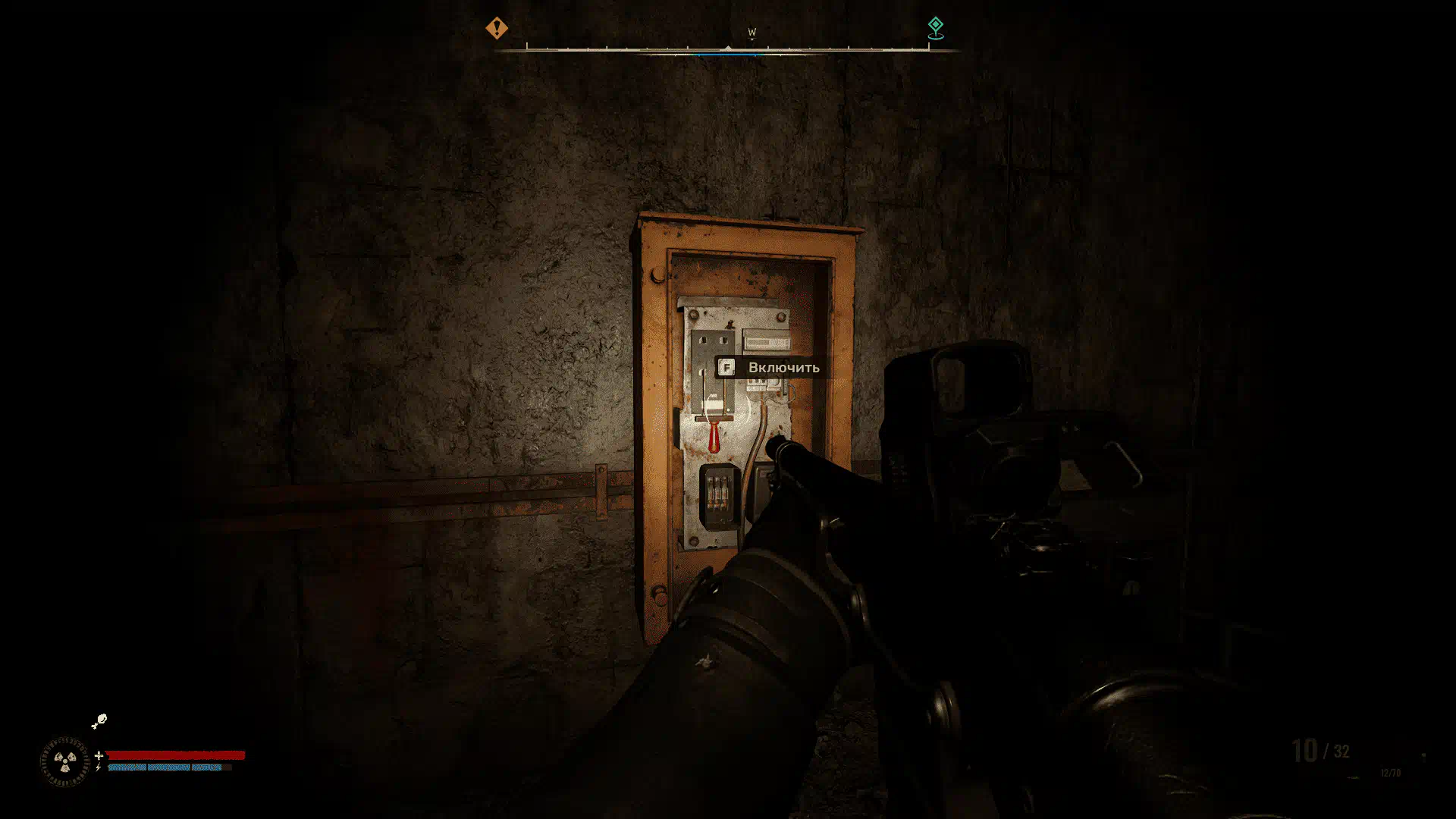Click the radiation trefoil indicator icon

click(x=64, y=761)
